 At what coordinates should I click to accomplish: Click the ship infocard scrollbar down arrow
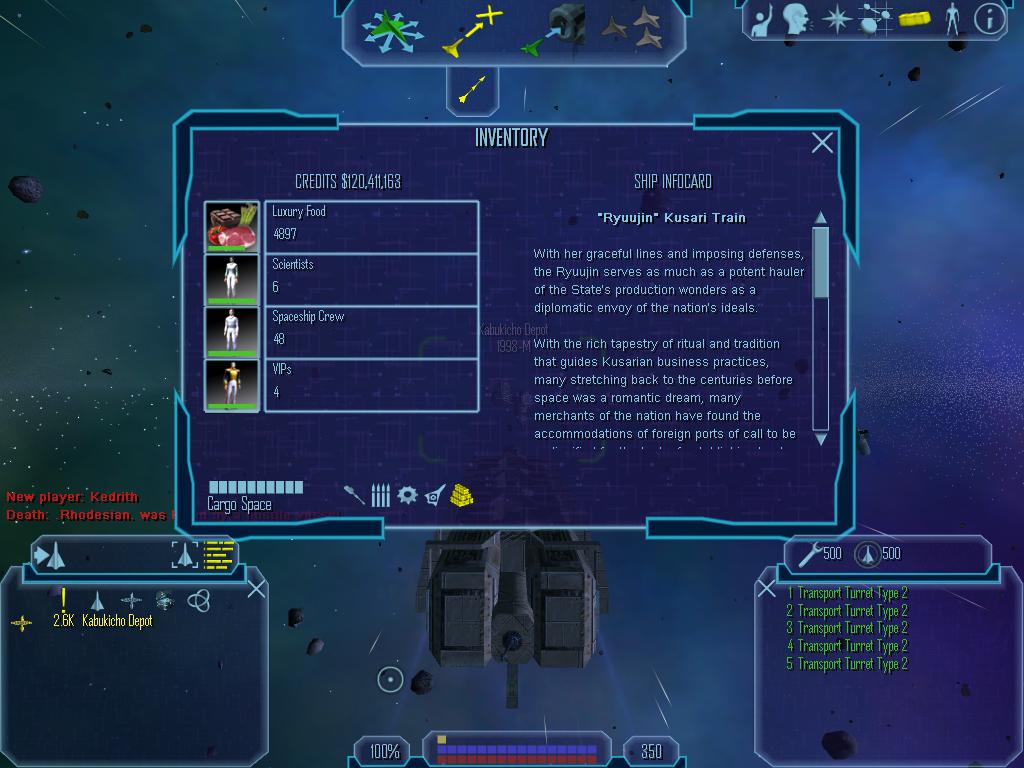pyautogui.click(x=821, y=438)
